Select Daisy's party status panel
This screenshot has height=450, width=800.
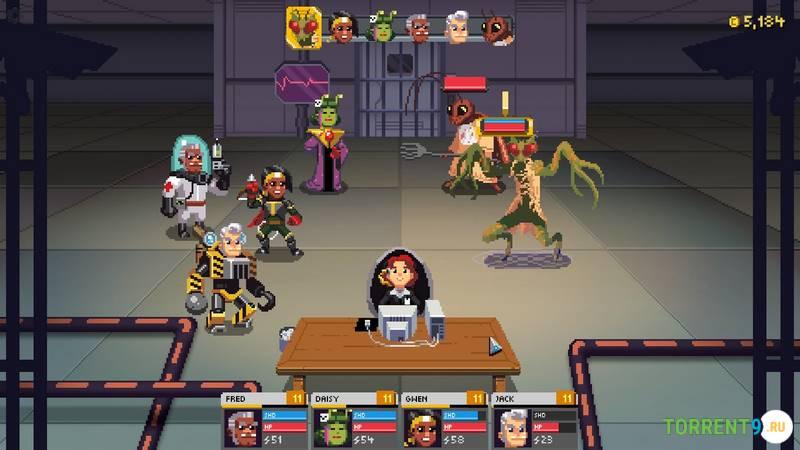coord(354,421)
